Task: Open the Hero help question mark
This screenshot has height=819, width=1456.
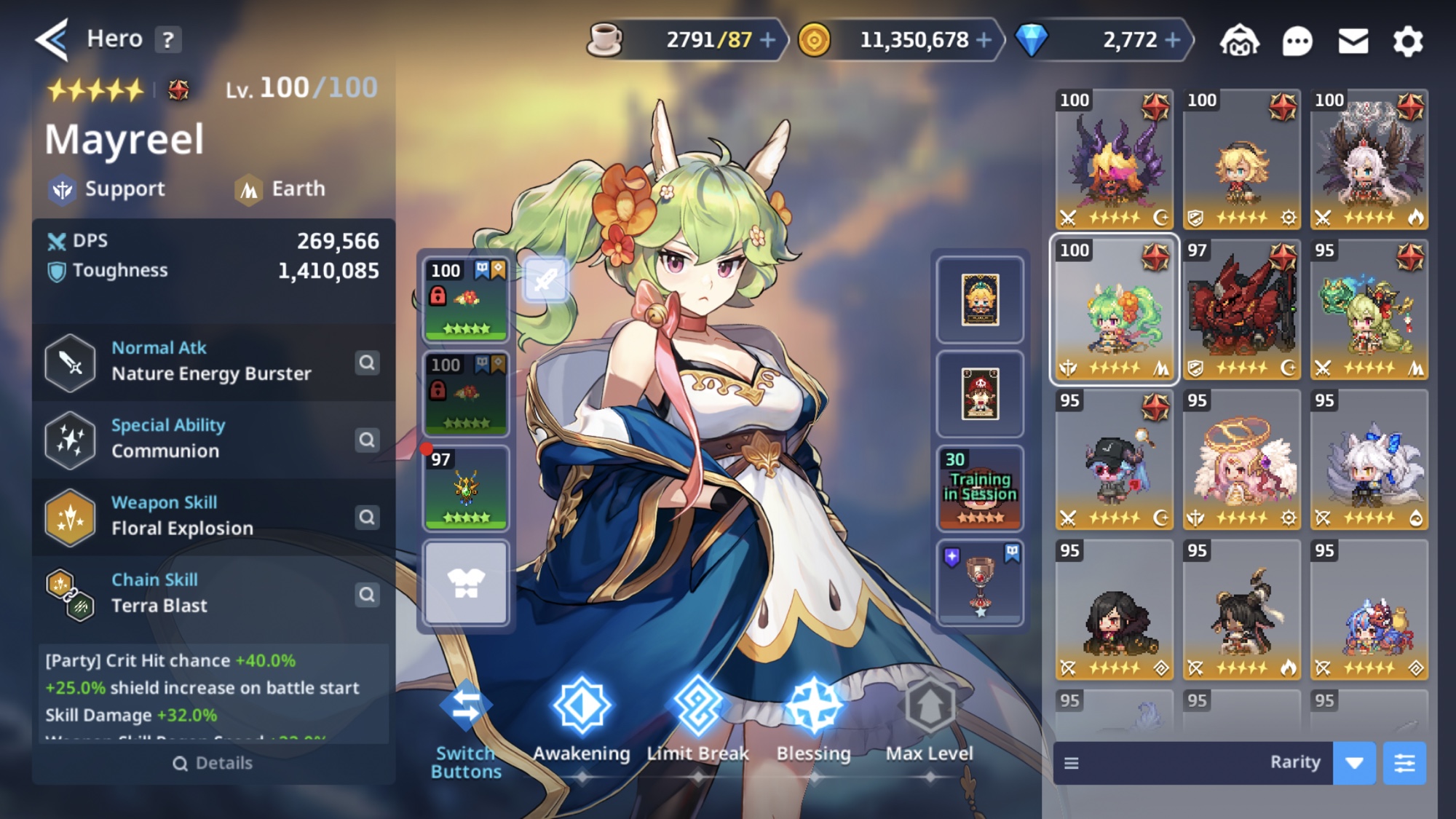Action: coord(168,39)
